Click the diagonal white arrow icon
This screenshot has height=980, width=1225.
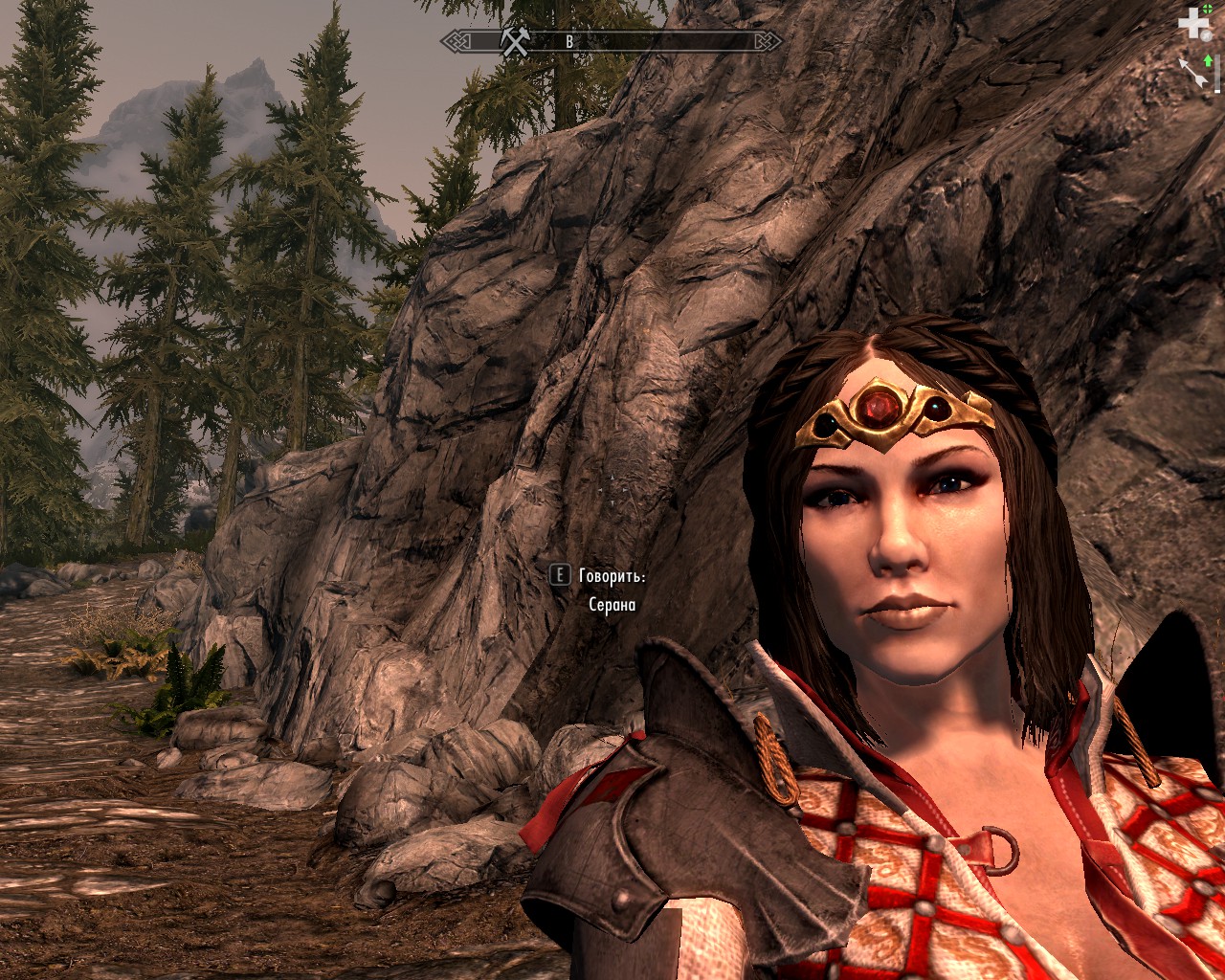click(1192, 73)
